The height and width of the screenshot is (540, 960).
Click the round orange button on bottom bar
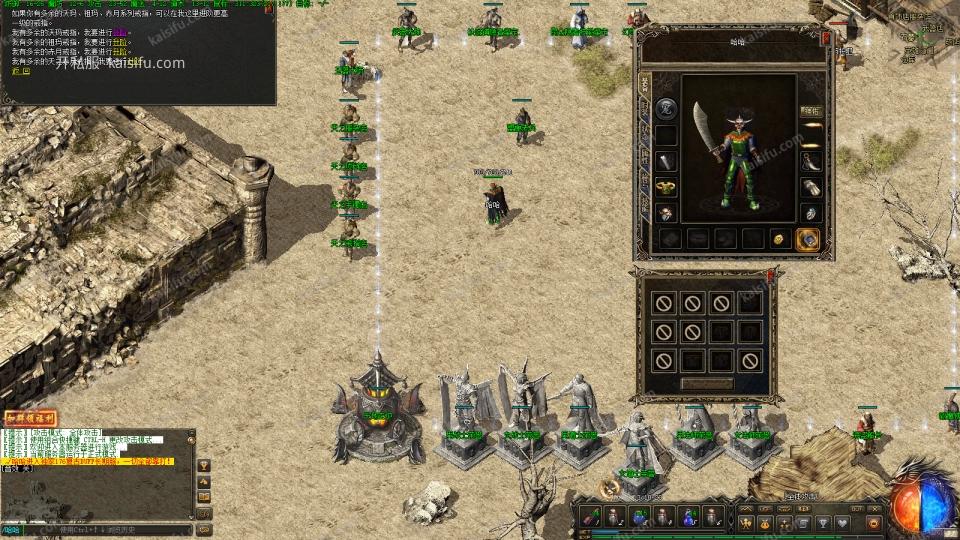point(872,522)
